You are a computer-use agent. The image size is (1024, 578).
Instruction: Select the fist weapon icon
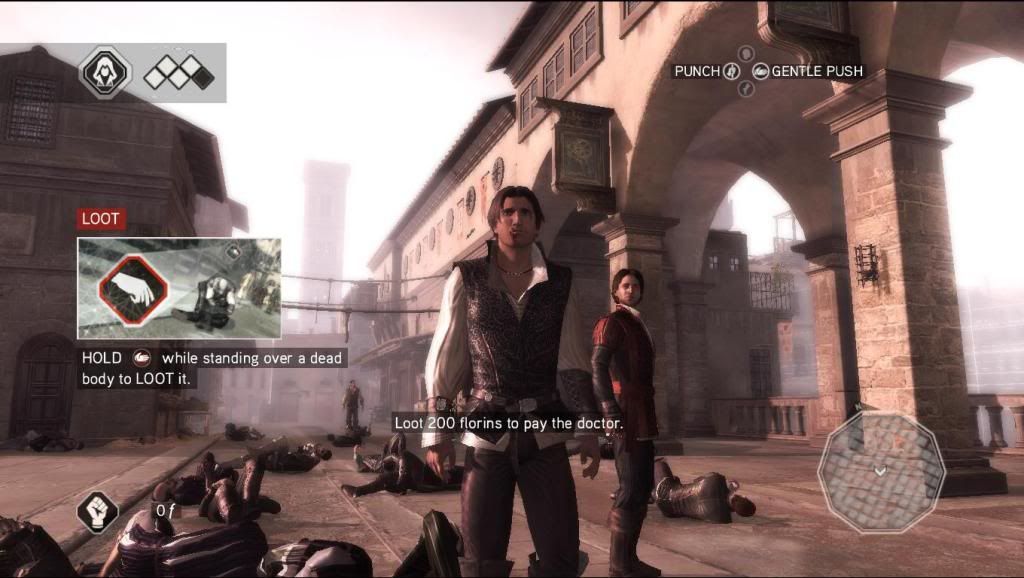pos(98,513)
